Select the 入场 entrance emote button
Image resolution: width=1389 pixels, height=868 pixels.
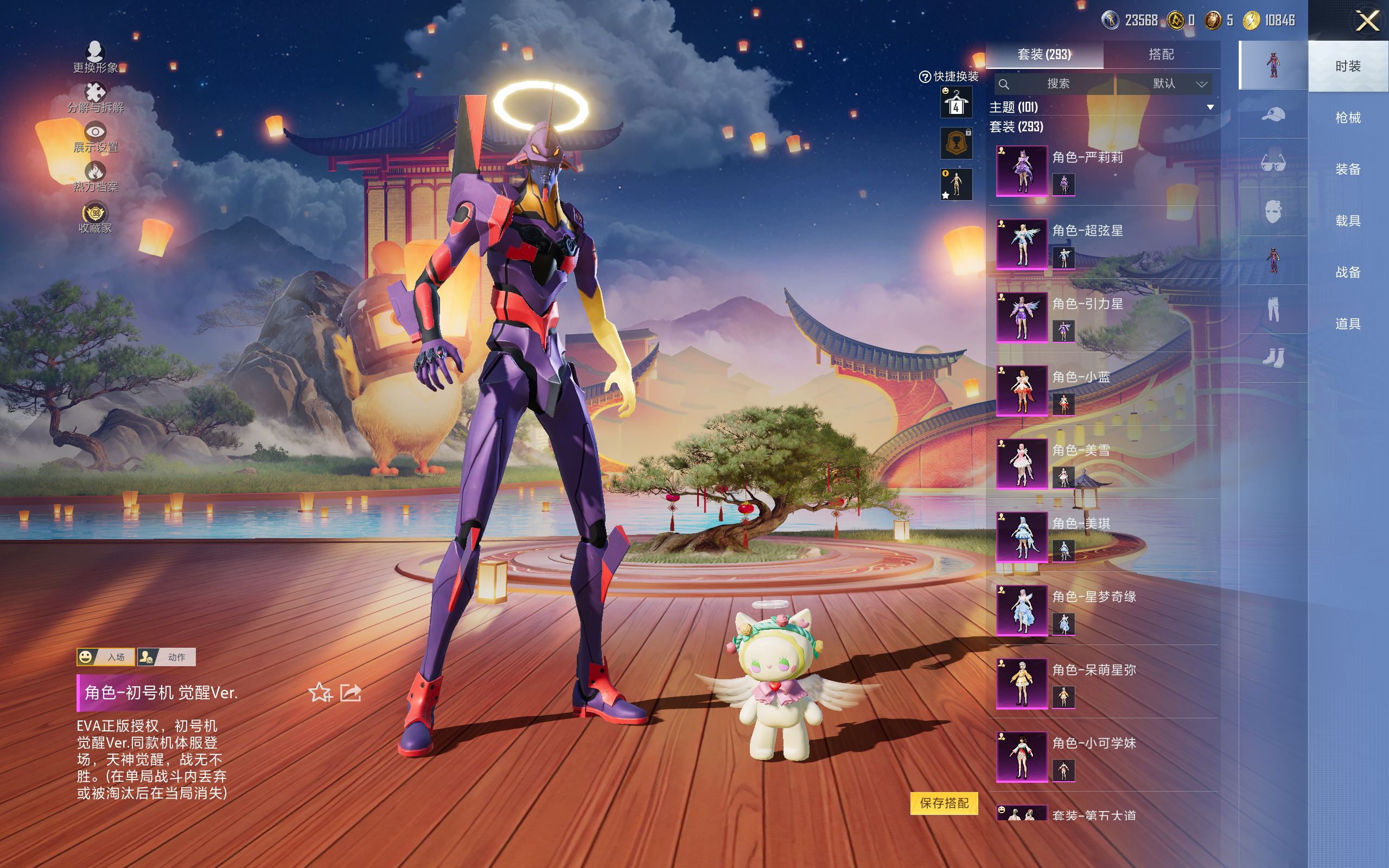click(106, 657)
